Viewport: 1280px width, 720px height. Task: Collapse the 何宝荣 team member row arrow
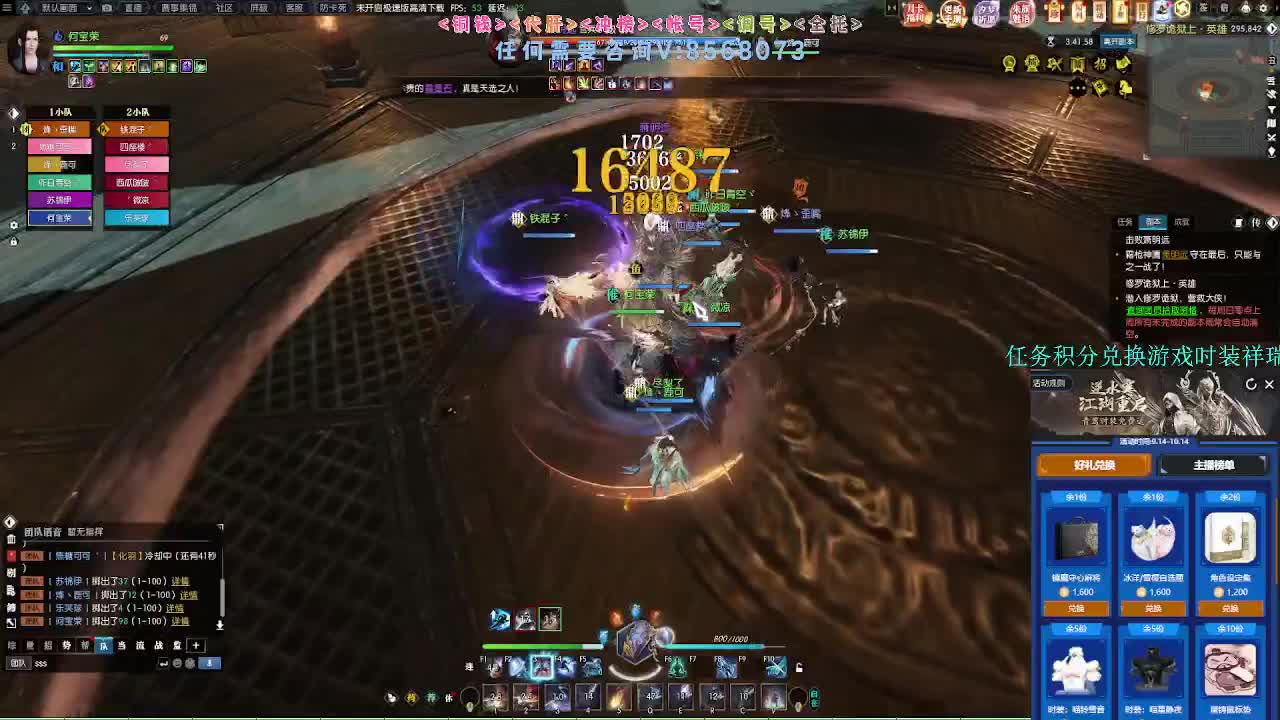point(90,217)
